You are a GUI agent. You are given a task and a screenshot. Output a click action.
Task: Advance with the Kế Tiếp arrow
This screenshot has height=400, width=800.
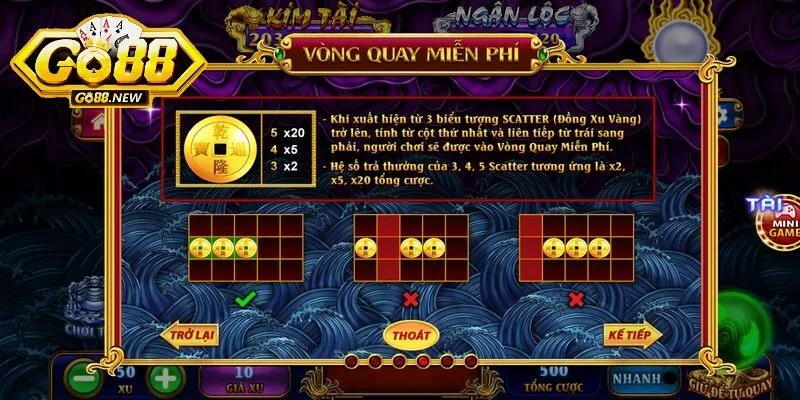tap(629, 334)
